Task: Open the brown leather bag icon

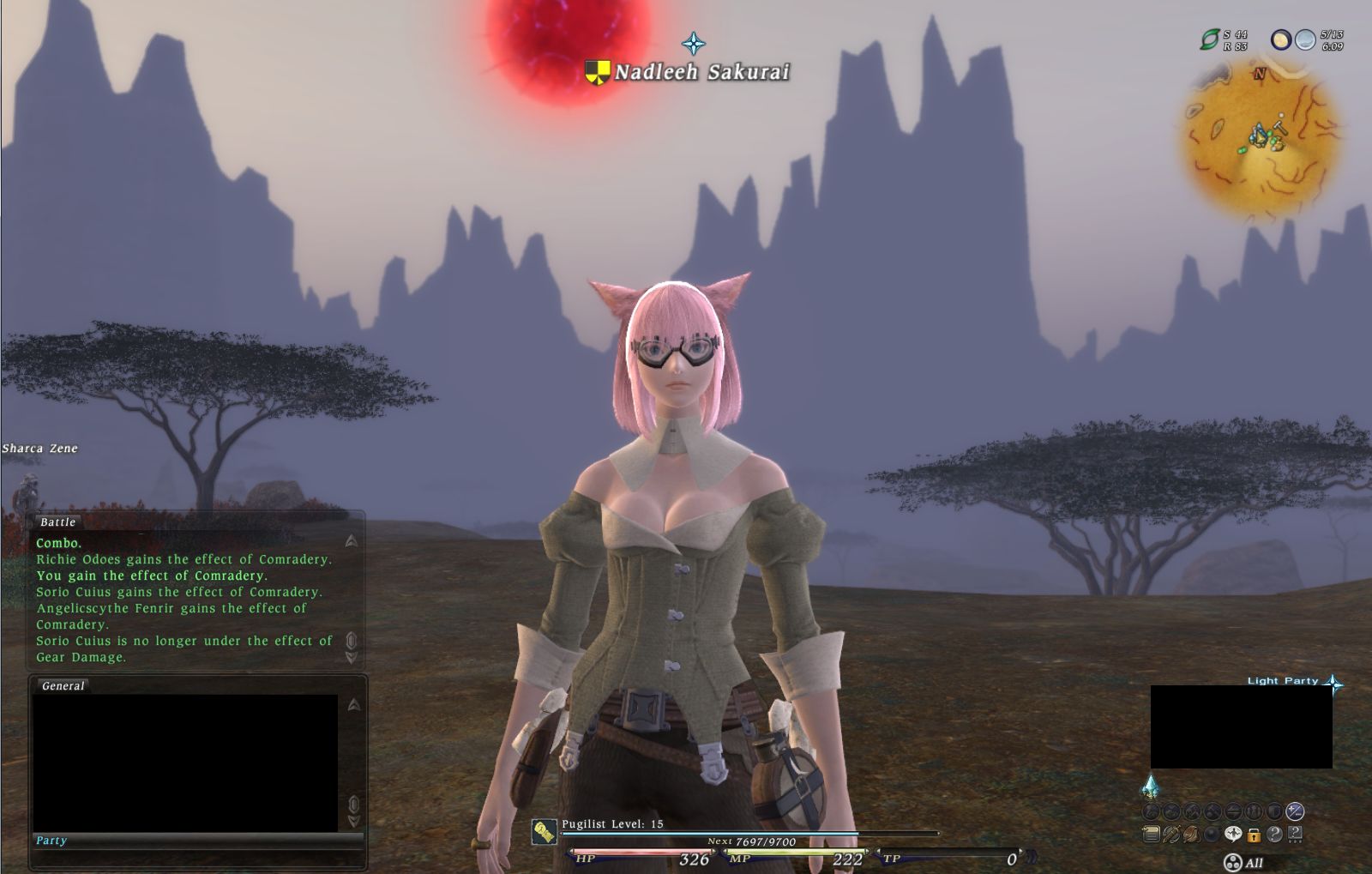Action: pos(1191,834)
